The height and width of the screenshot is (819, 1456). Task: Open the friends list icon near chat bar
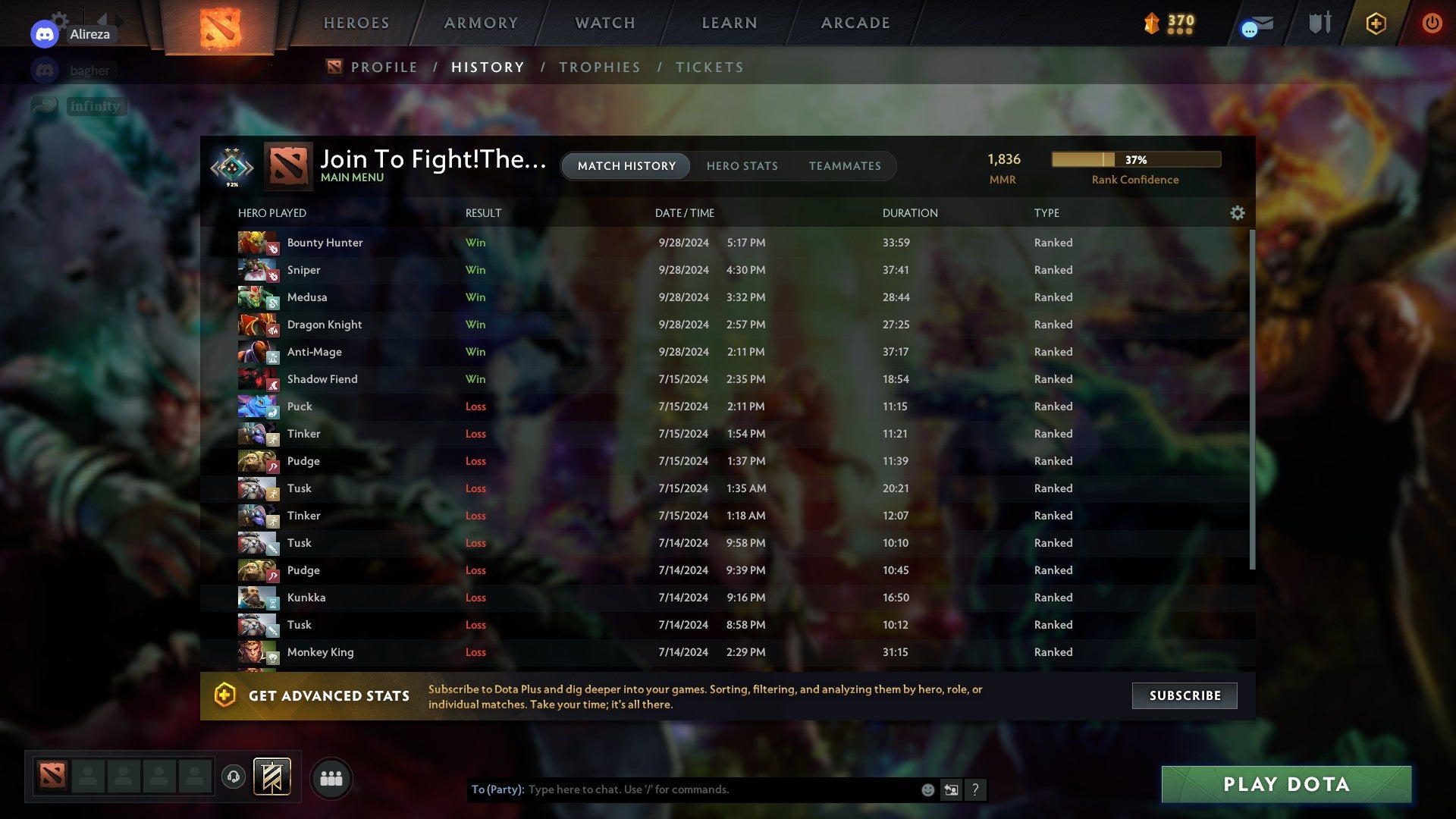[331, 777]
